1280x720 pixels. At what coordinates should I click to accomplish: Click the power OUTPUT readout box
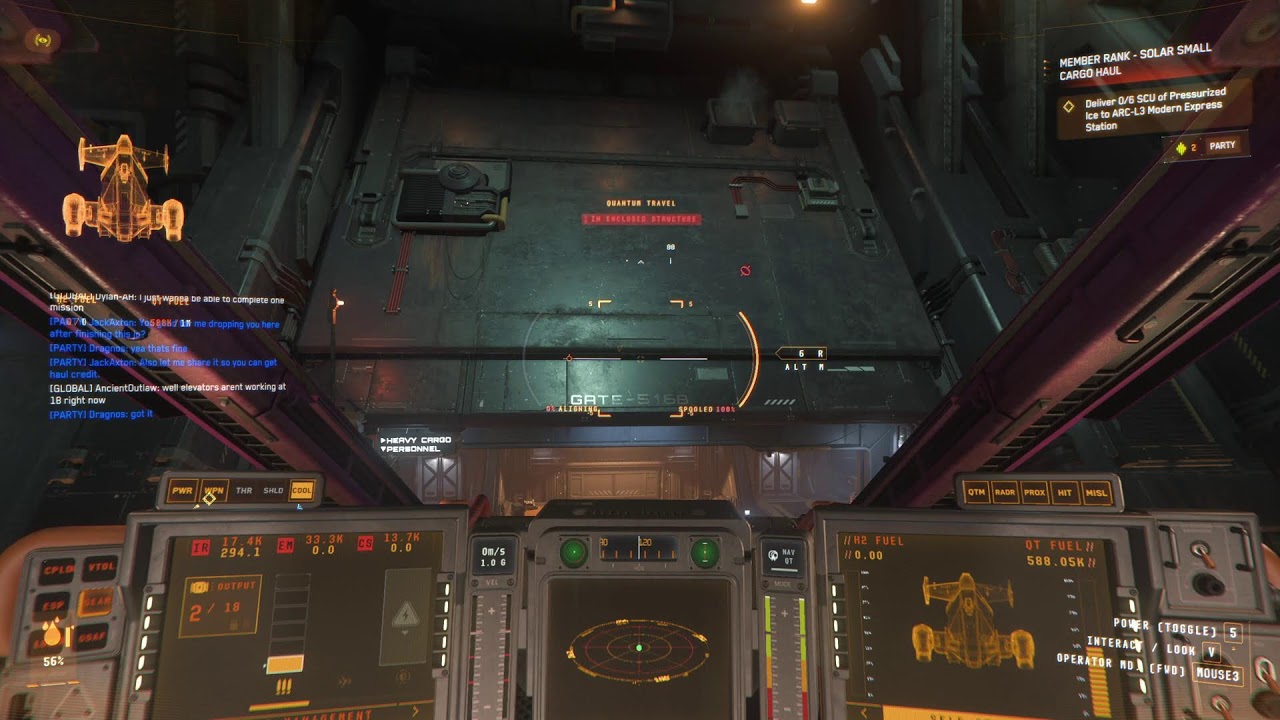pyautogui.click(x=220, y=605)
